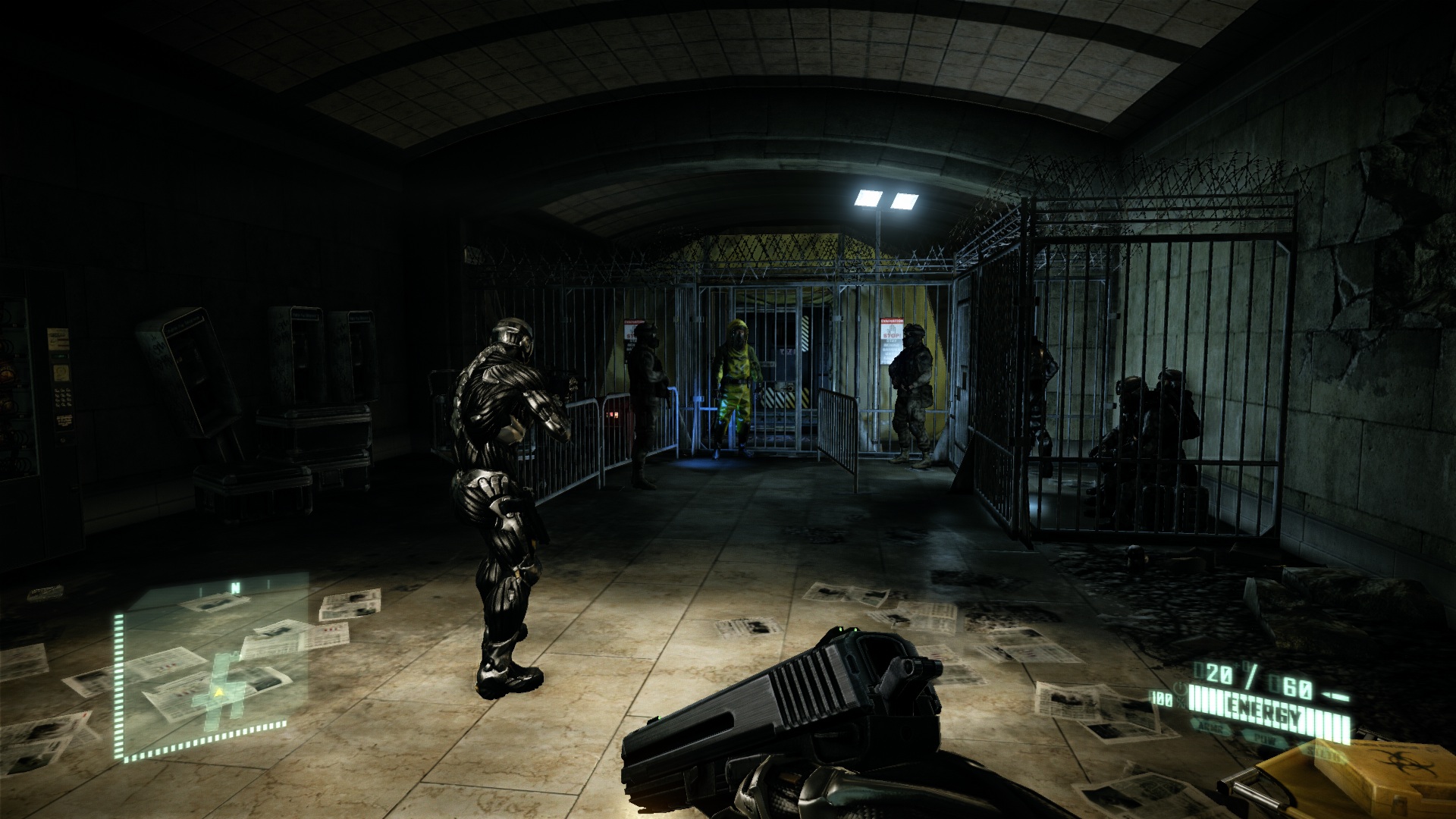Click the suit power icon beside energy
1456x819 pixels.
coord(1181,689)
